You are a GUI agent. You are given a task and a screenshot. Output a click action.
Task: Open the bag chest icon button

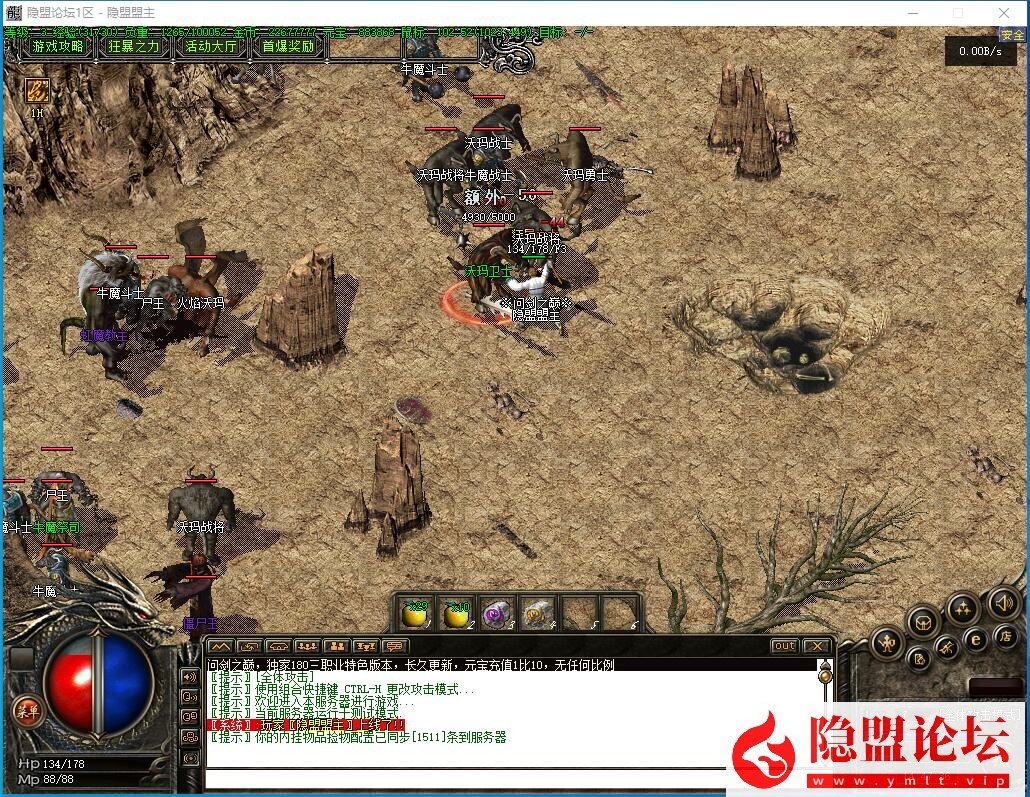tap(923, 622)
